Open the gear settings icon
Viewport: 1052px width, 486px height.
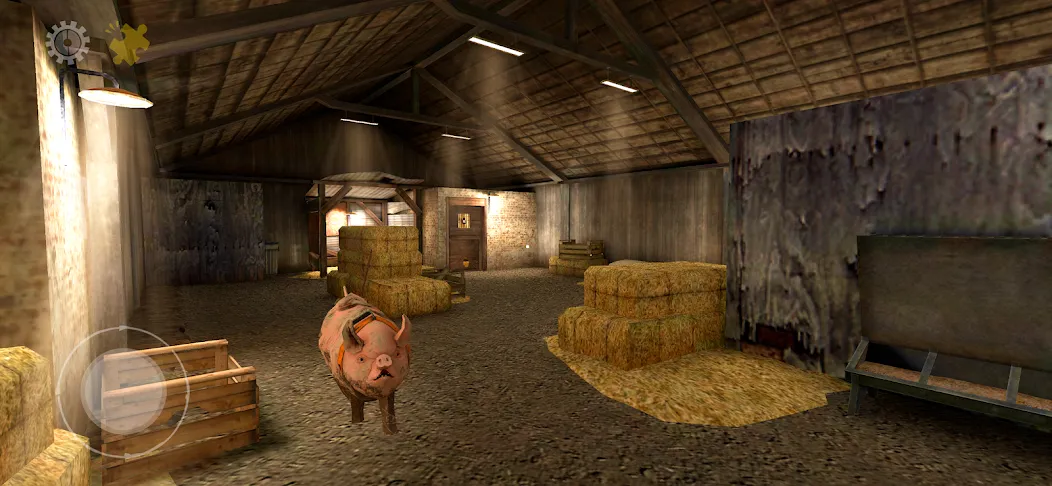click(67, 42)
